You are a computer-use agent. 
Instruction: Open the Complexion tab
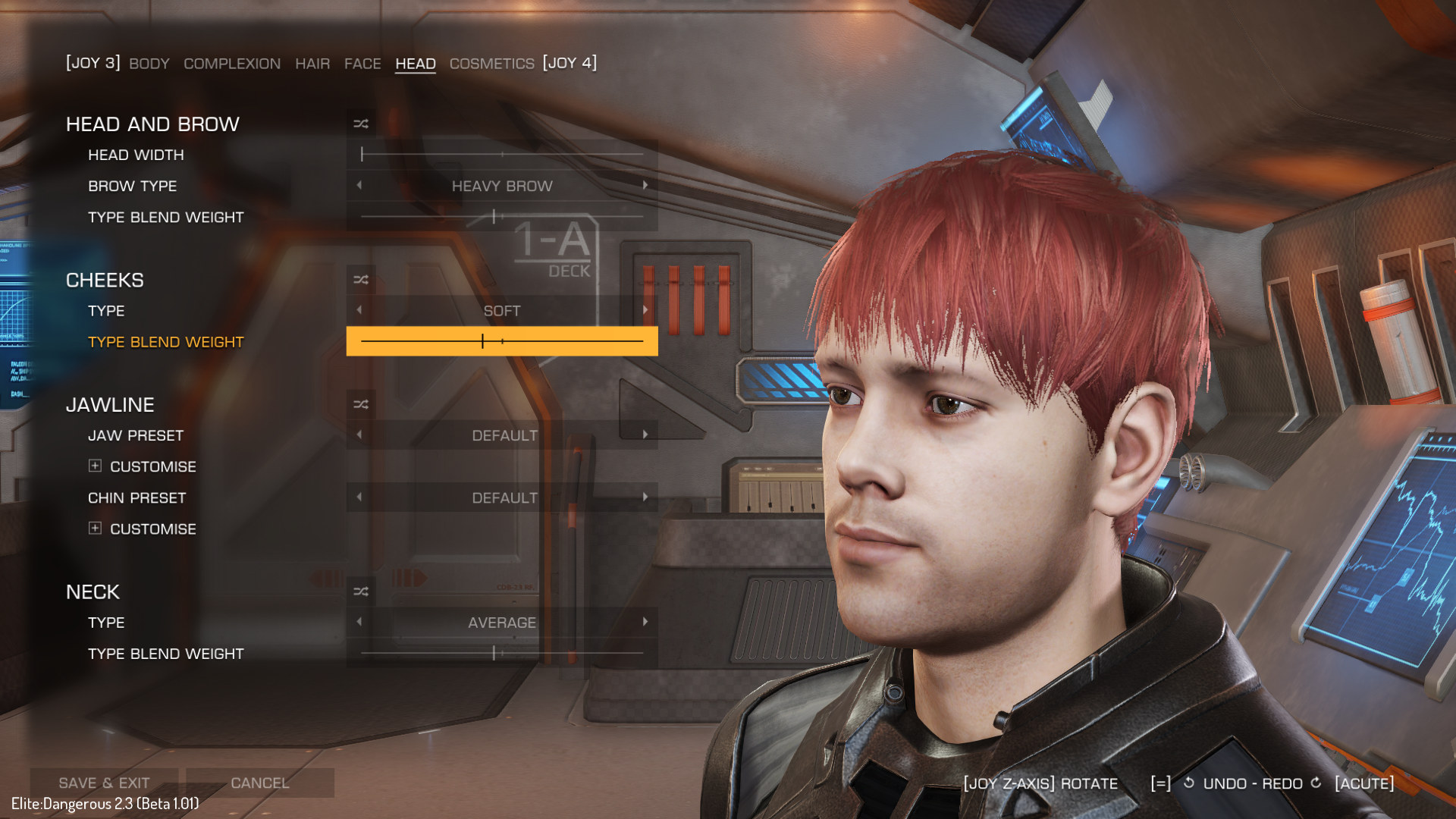(x=231, y=64)
